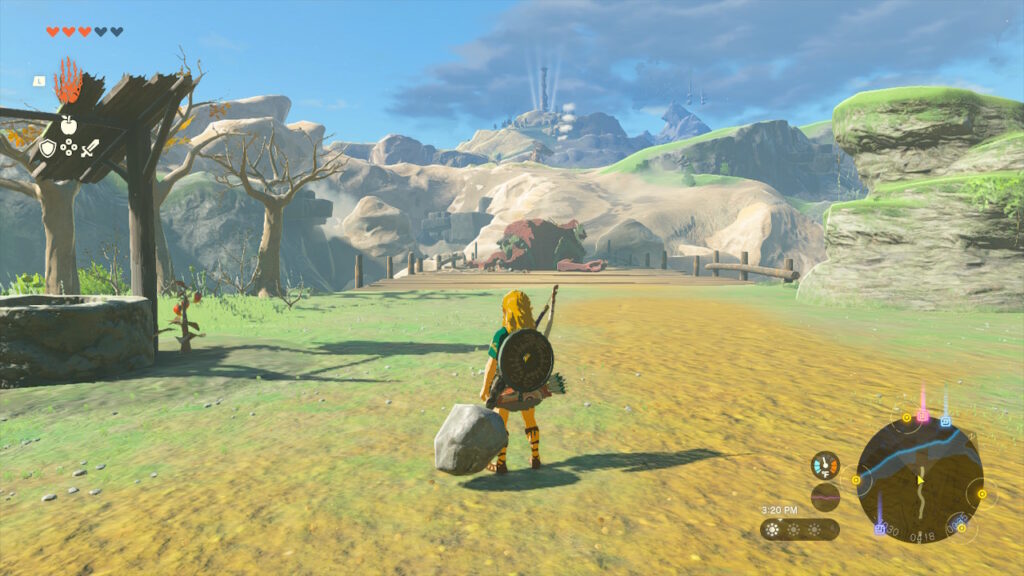Click the noise level meter
Image resolution: width=1024 pixels, height=576 pixels.
(825, 496)
